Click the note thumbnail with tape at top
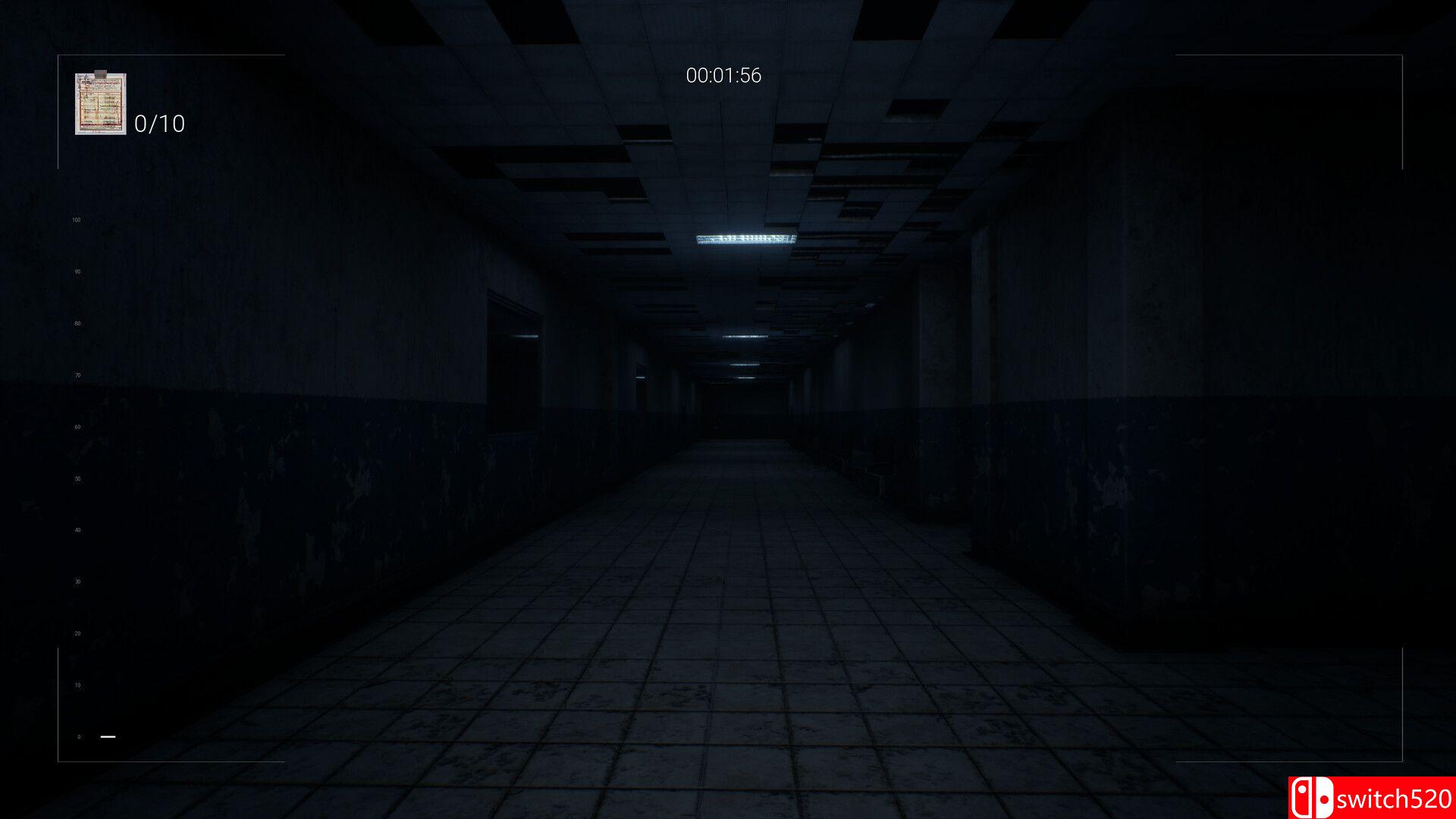This screenshot has height=819, width=1456. point(99,104)
